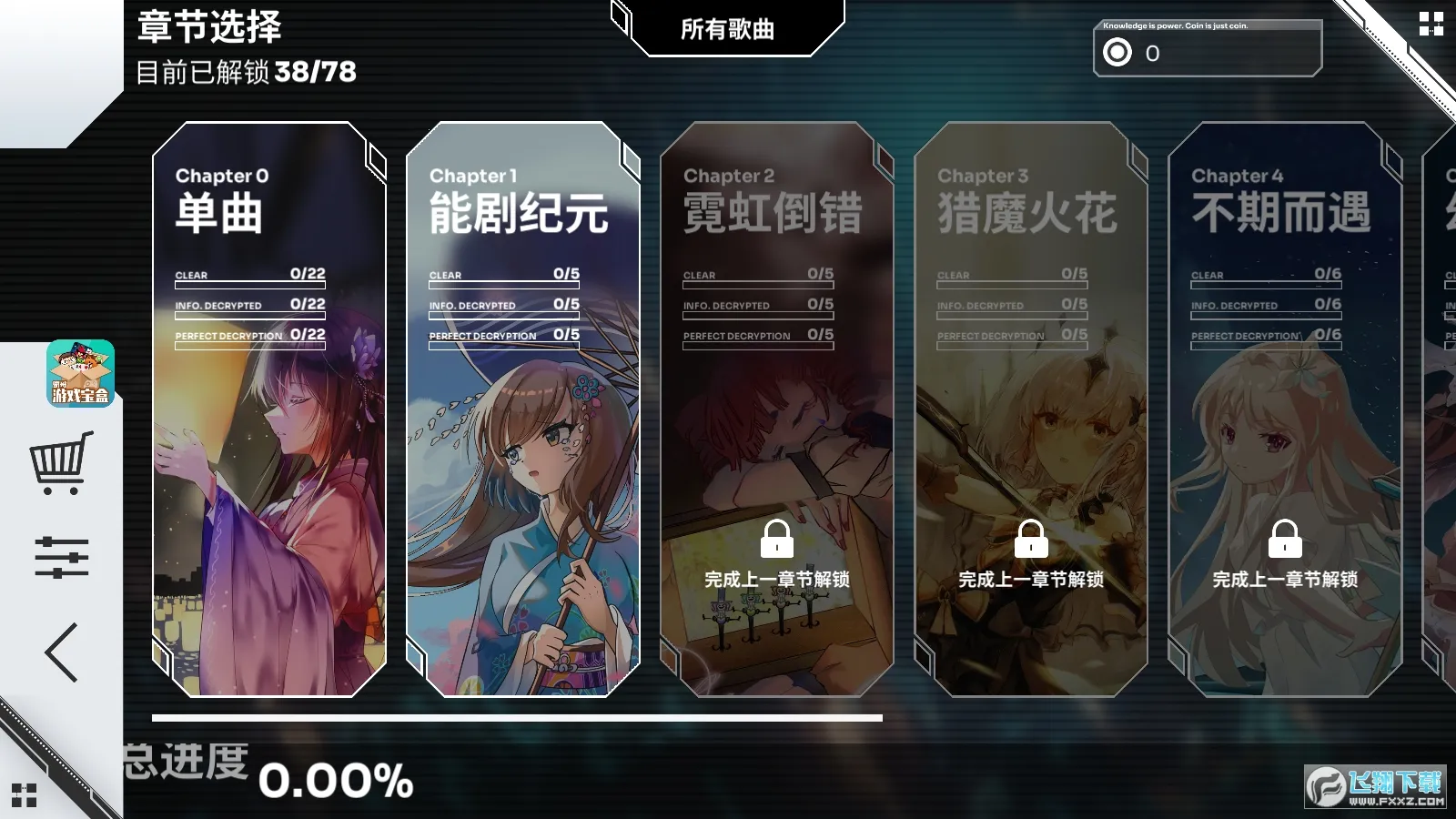The width and height of the screenshot is (1456, 819).
Task: Open the settings sliders icon
Action: (x=61, y=557)
